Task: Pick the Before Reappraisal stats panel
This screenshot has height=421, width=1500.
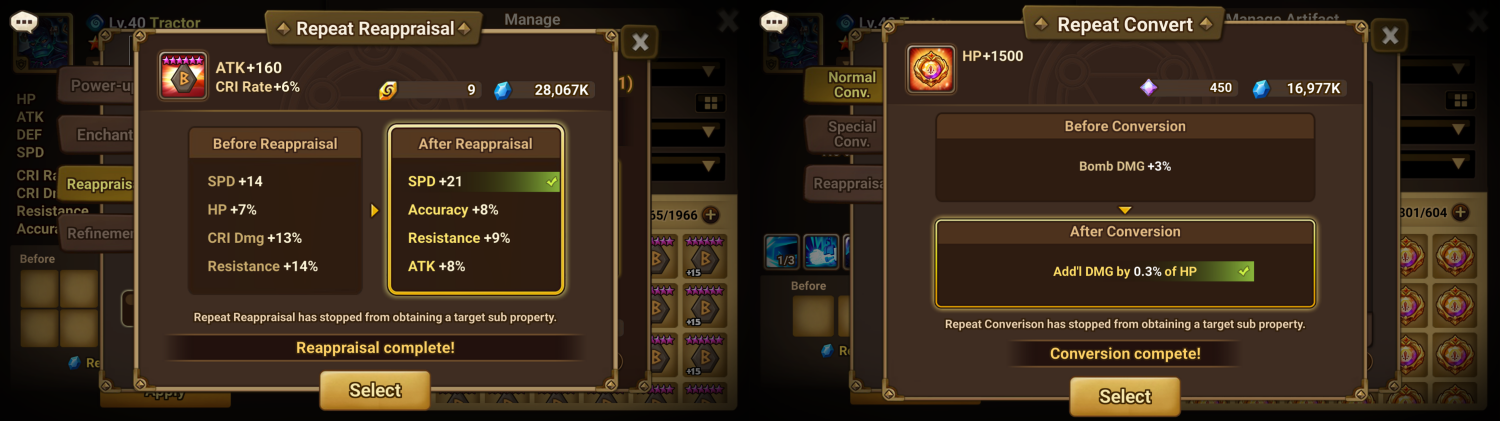Action: (x=275, y=210)
